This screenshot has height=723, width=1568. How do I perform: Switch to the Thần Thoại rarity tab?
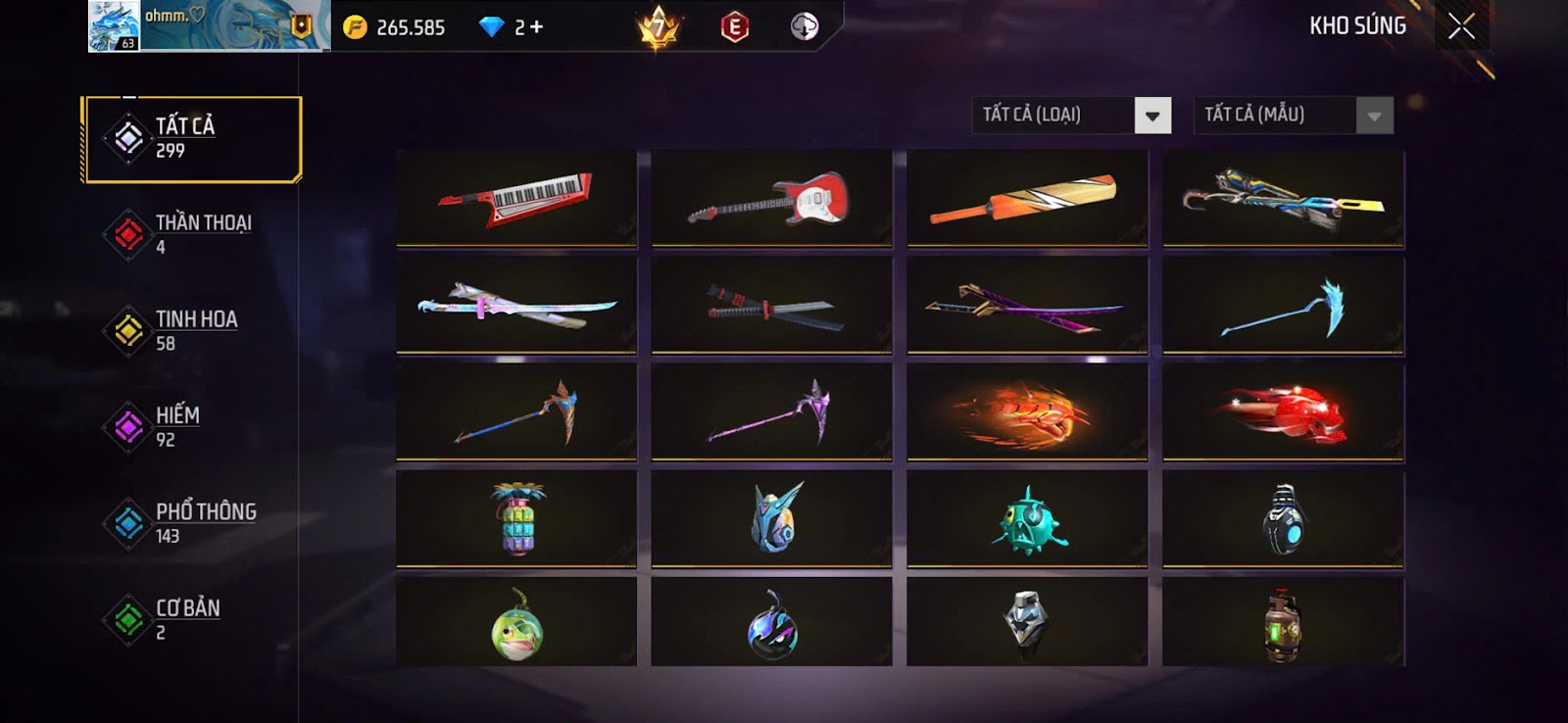click(x=192, y=234)
